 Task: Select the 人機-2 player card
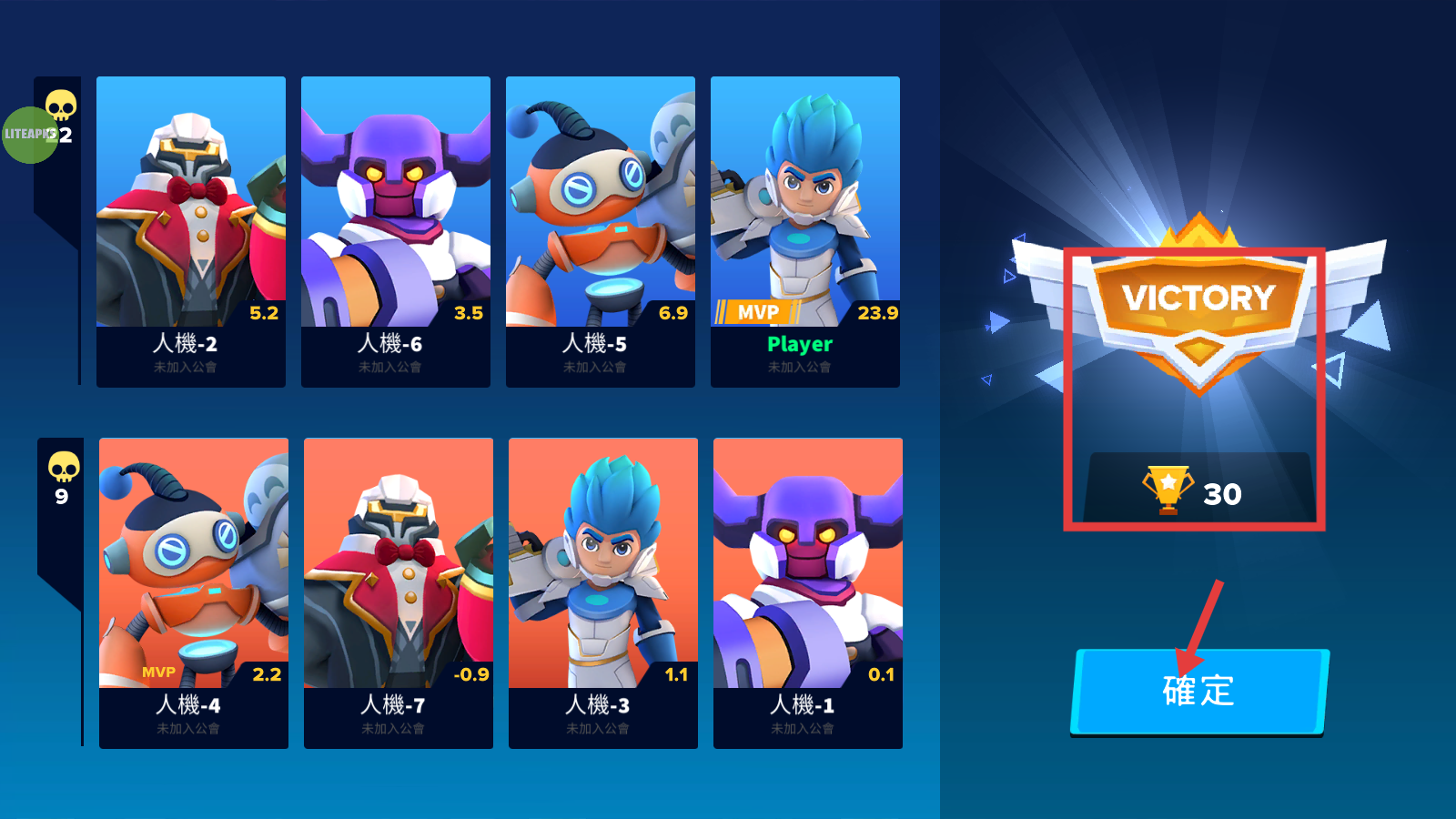(x=191, y=232)
